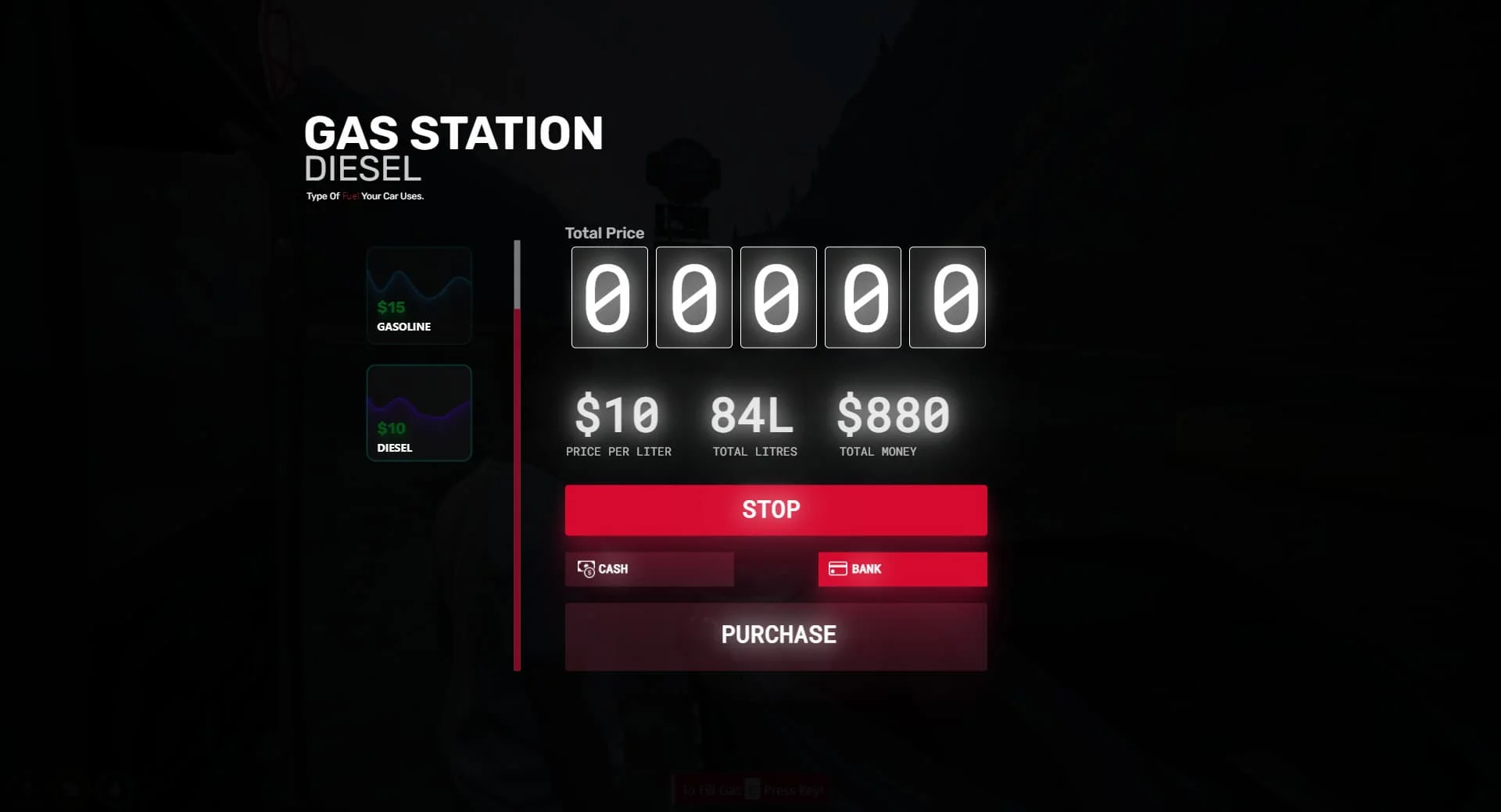Select the Gasoline fuel type card

pyautogui.click(x=419, y=295)
